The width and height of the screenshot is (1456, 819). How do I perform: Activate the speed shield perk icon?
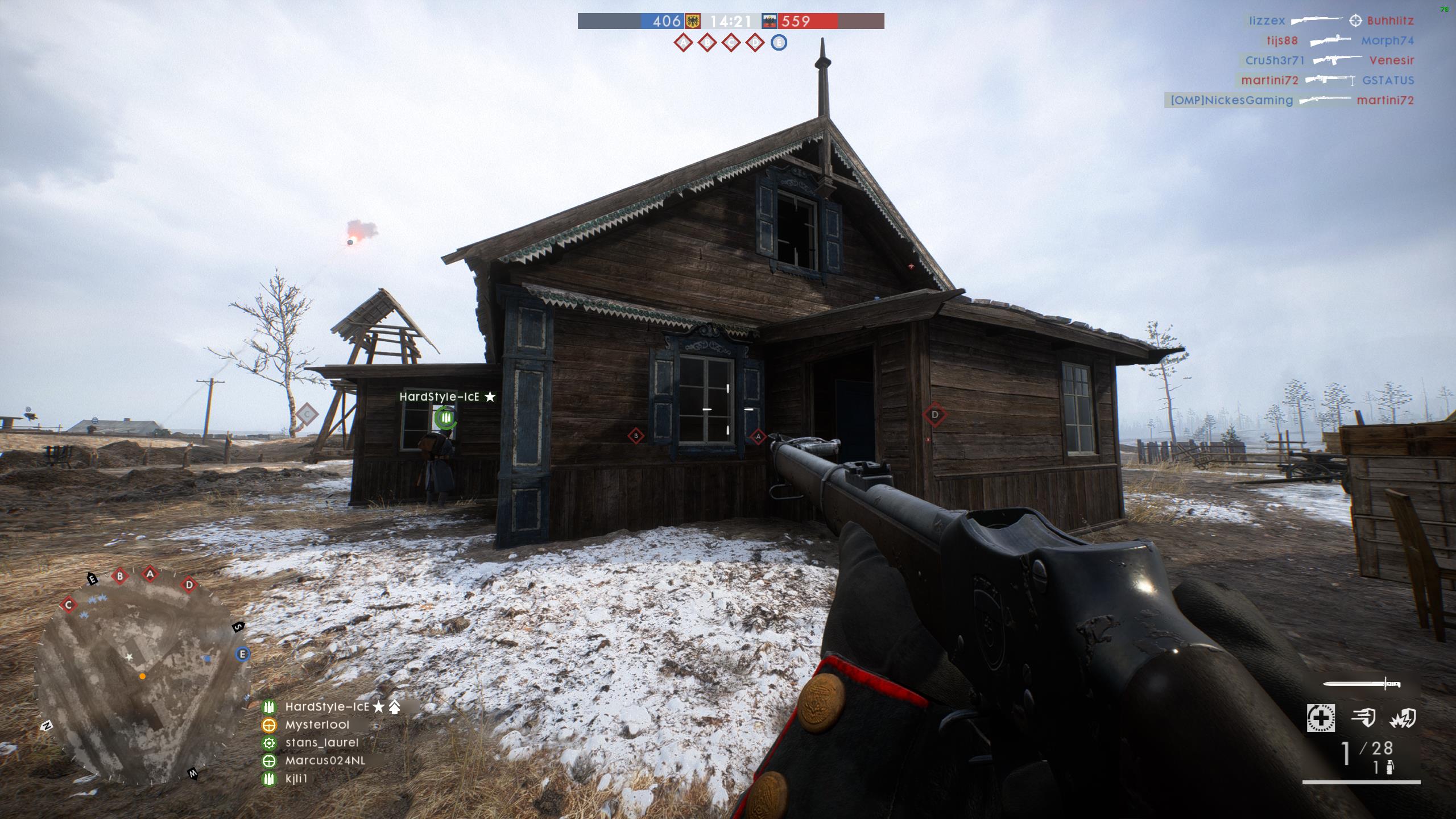coord(1363,718)
